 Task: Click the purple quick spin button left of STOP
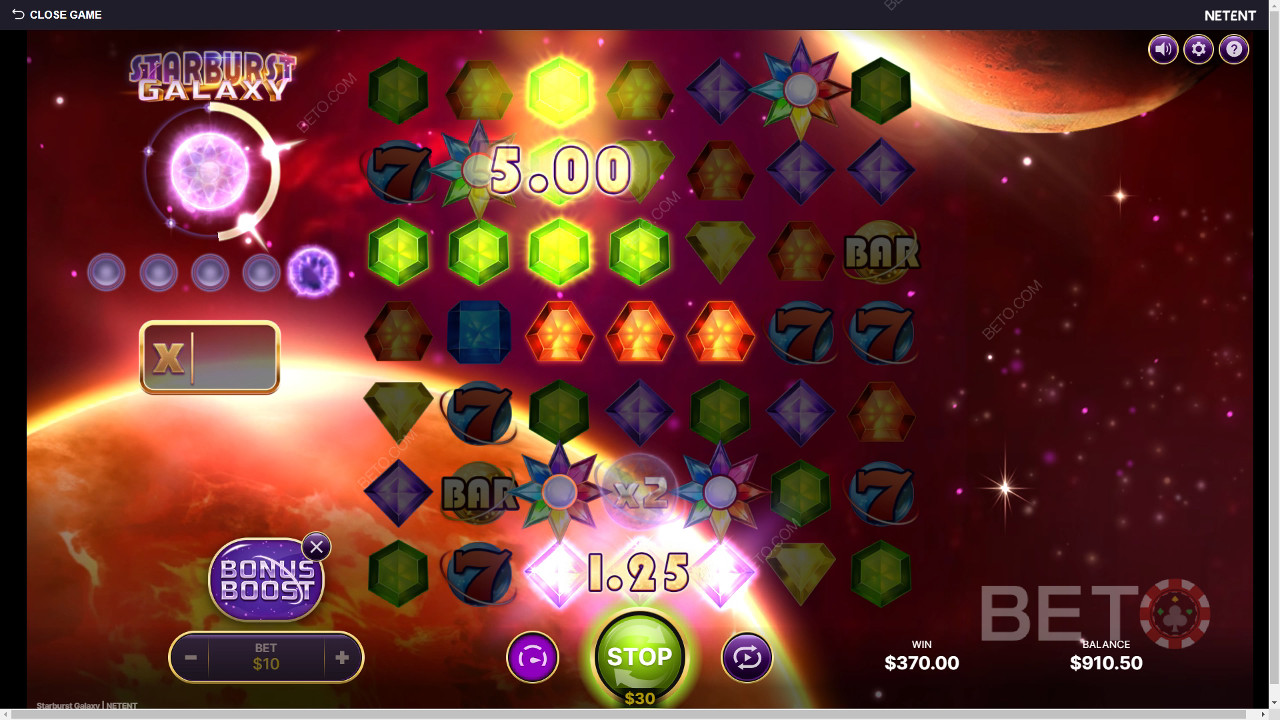click(532, 658)
